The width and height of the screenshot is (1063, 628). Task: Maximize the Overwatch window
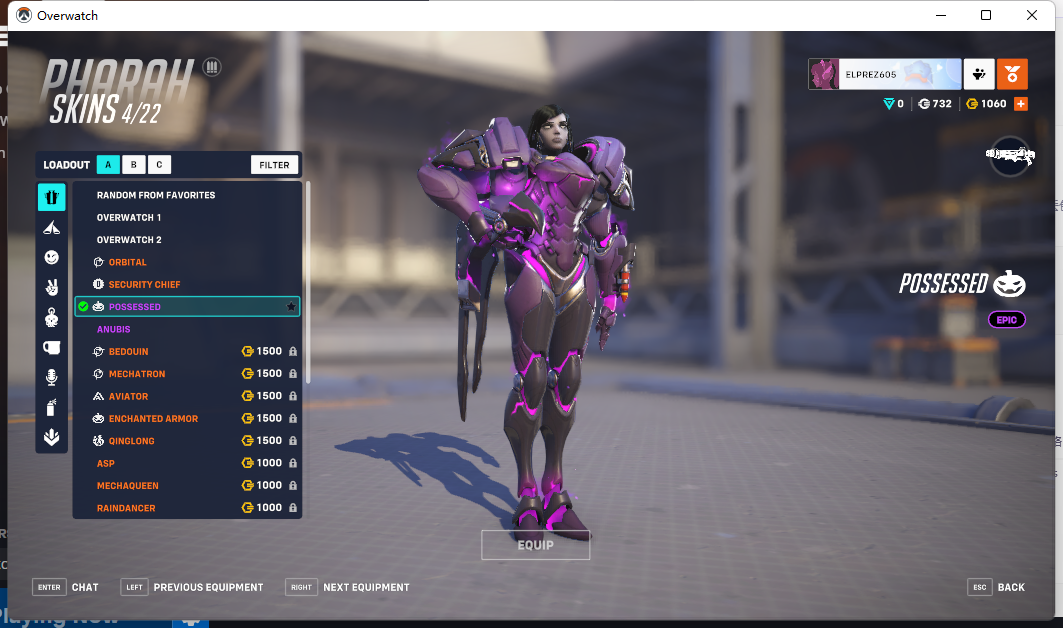pyautogui.click(x=986, y=15)
